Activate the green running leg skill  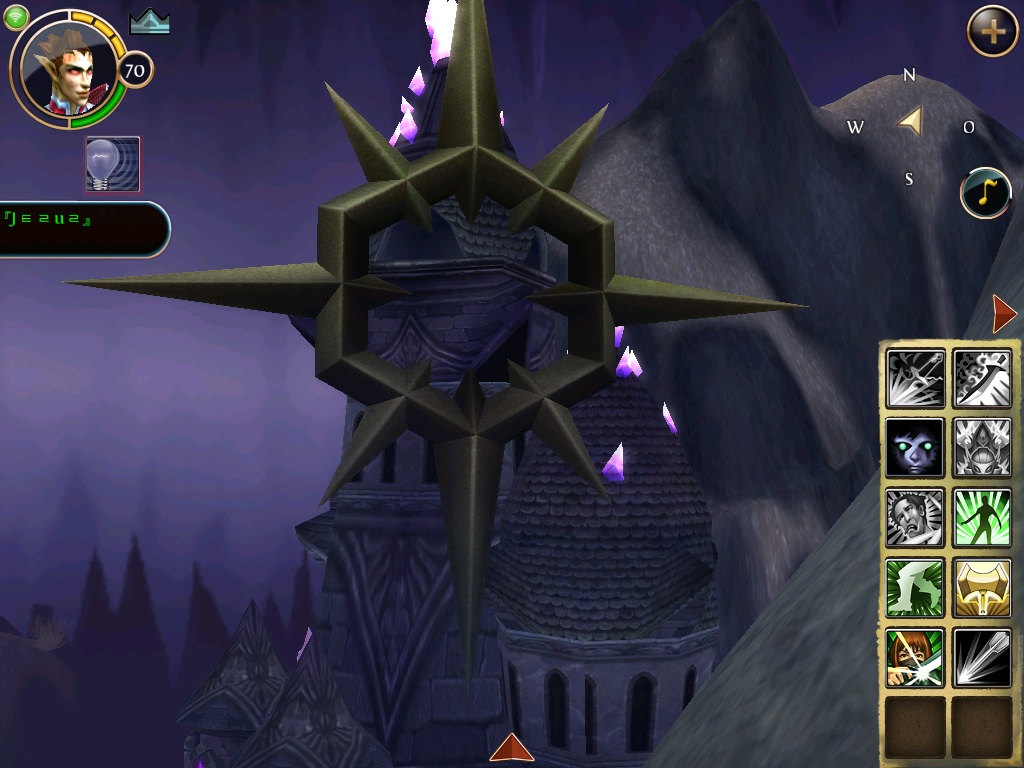click(x=915, y=588)
